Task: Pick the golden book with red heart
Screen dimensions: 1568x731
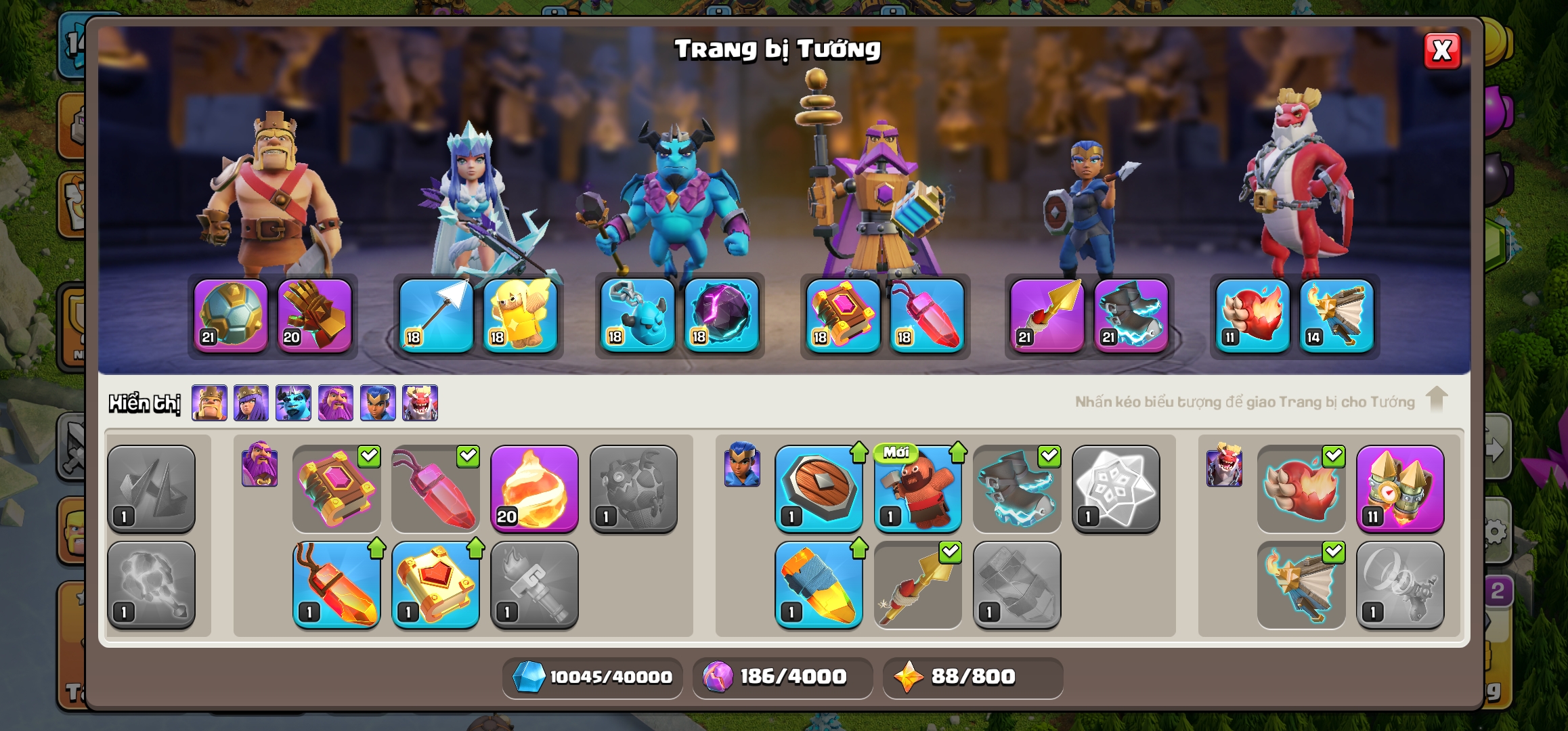Action: (x=435, y=585)
